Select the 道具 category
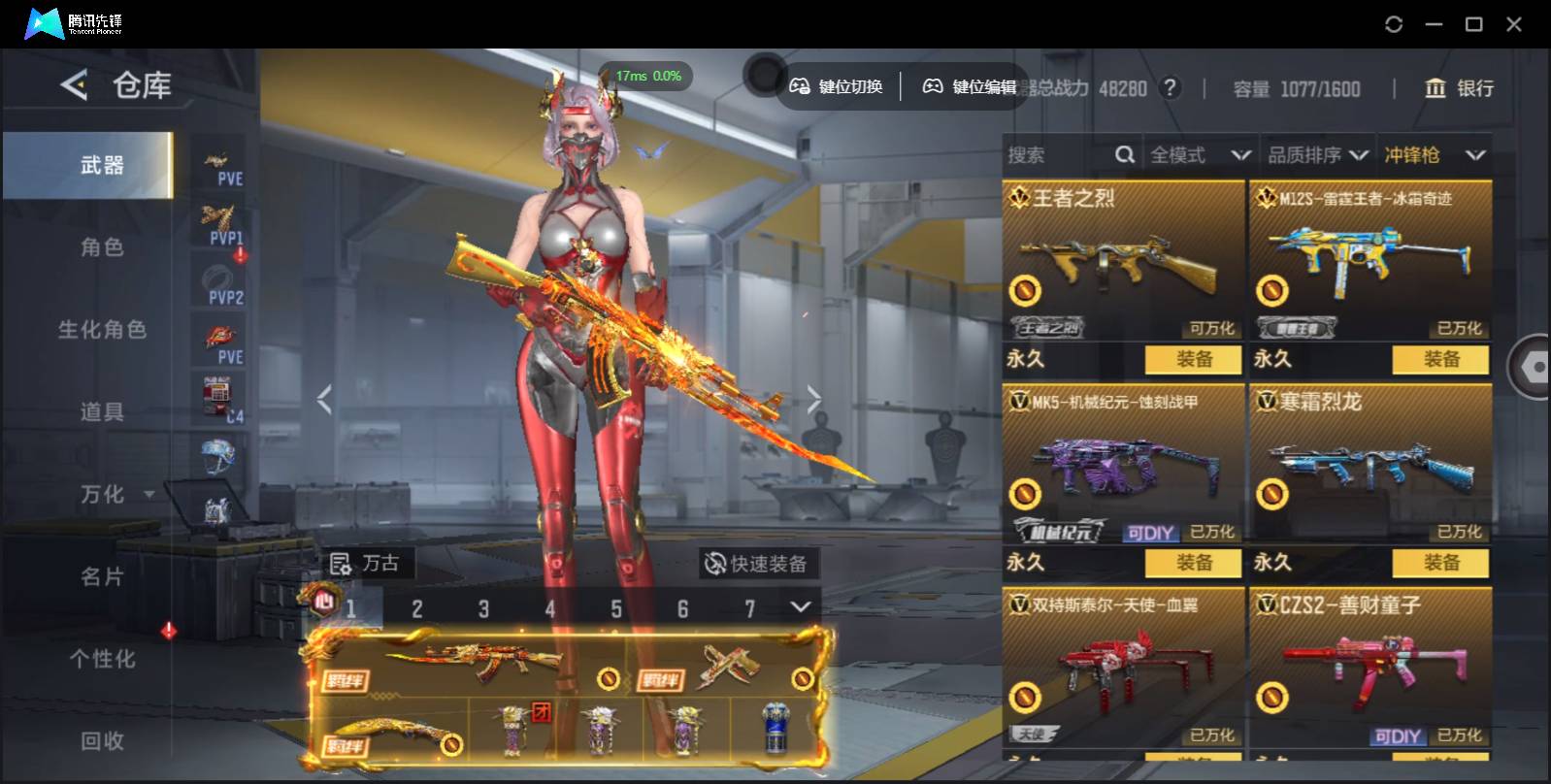 [101, 412]
